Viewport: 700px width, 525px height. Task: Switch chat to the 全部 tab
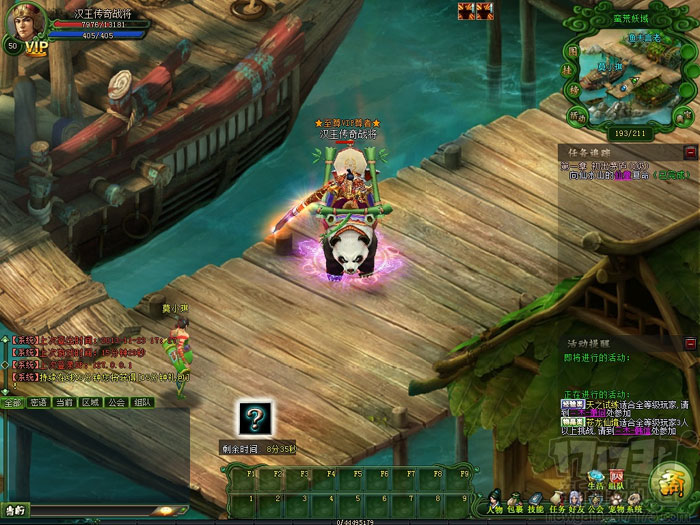pyautogui.click(x=12, y=403)
